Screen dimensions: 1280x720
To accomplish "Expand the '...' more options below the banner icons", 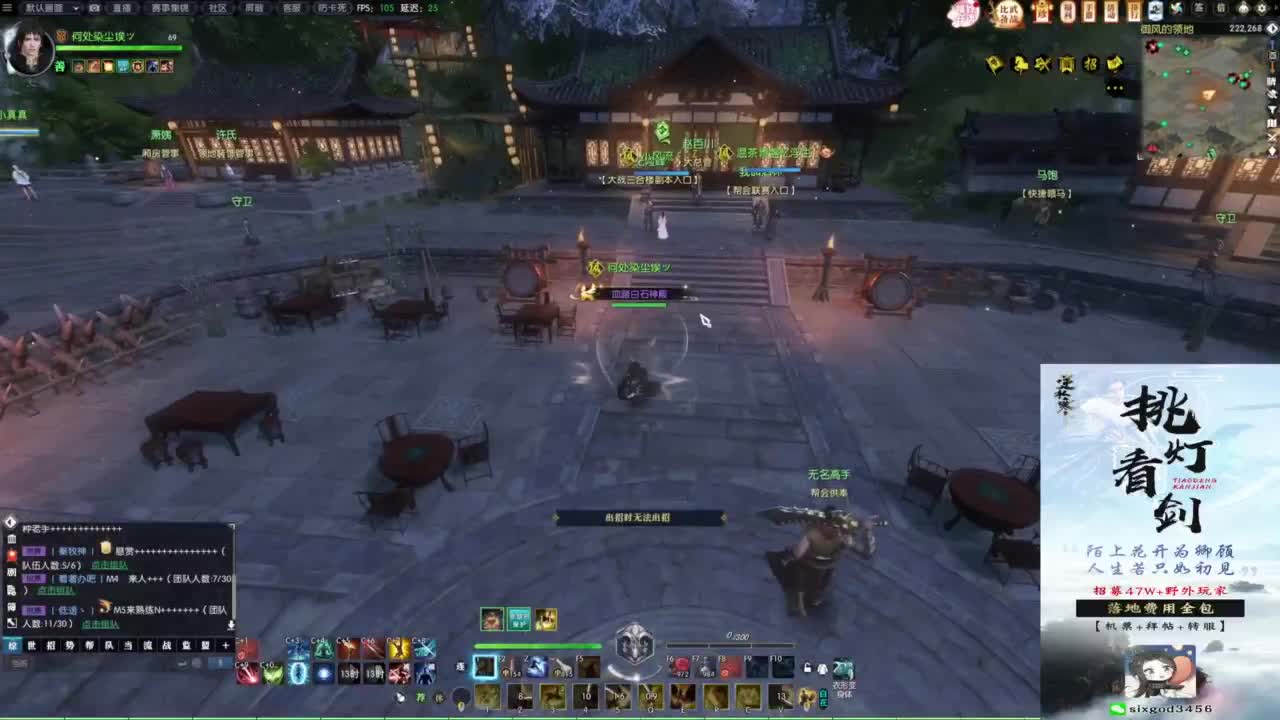I will 1115,87.
